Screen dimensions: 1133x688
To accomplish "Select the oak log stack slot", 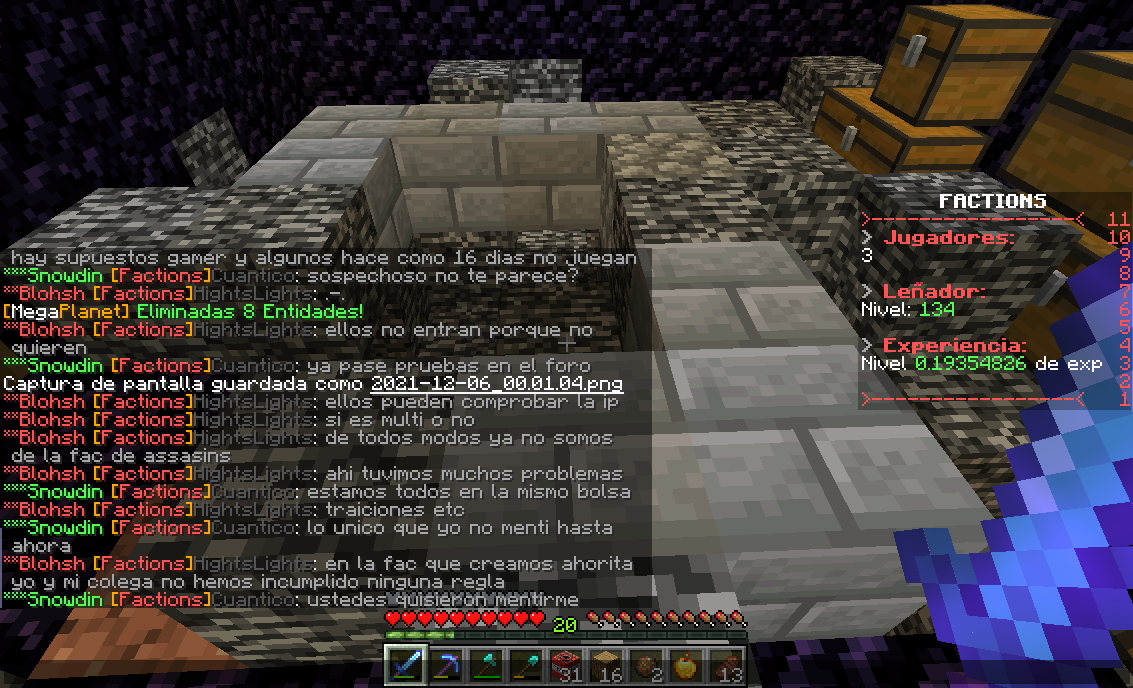I will 606,666.
